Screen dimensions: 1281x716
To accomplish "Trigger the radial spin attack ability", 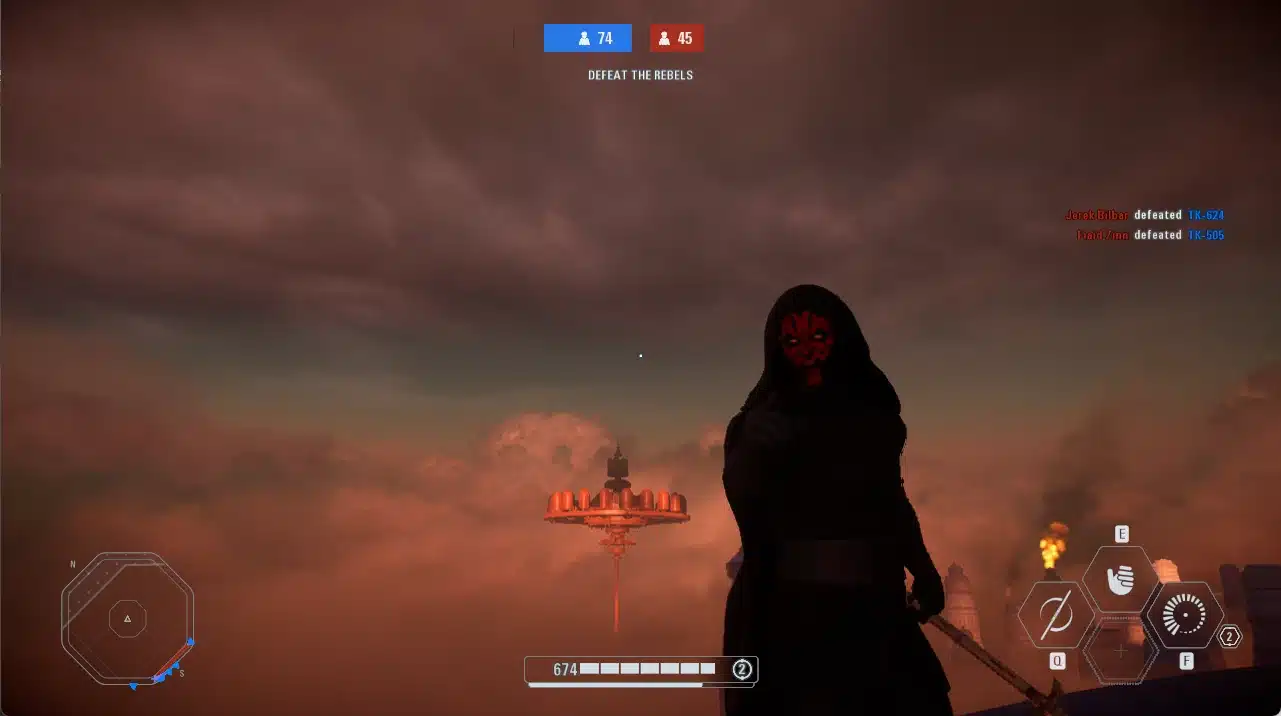I will point(1185,616).
